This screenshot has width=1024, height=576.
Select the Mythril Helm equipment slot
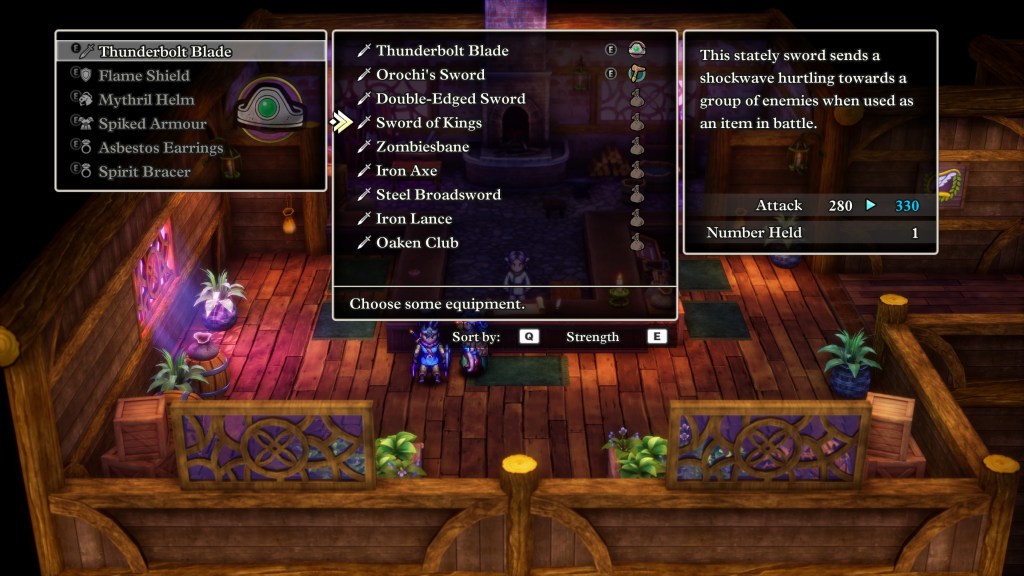(146, 99)
